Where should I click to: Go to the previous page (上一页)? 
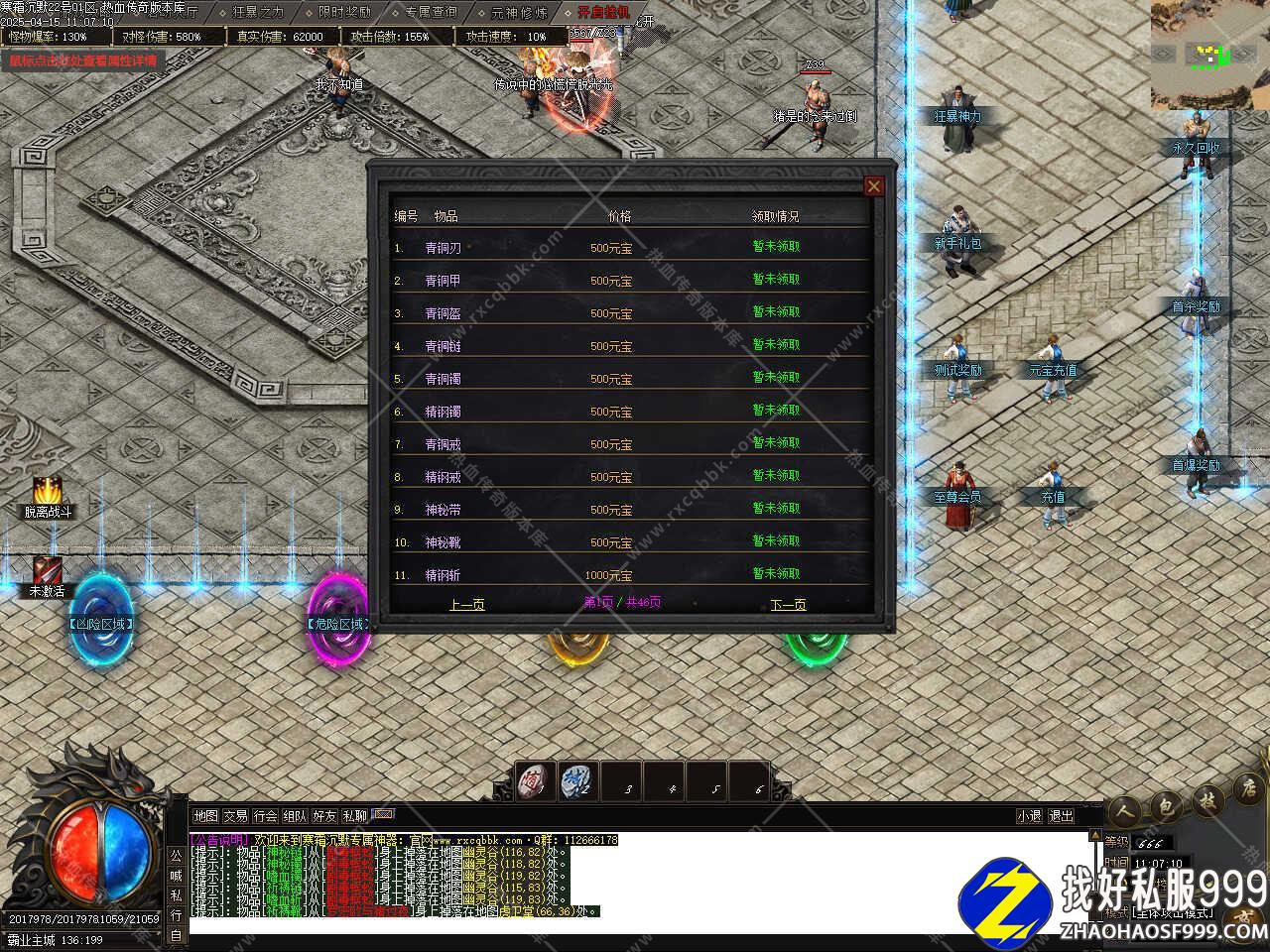[466, 604]
